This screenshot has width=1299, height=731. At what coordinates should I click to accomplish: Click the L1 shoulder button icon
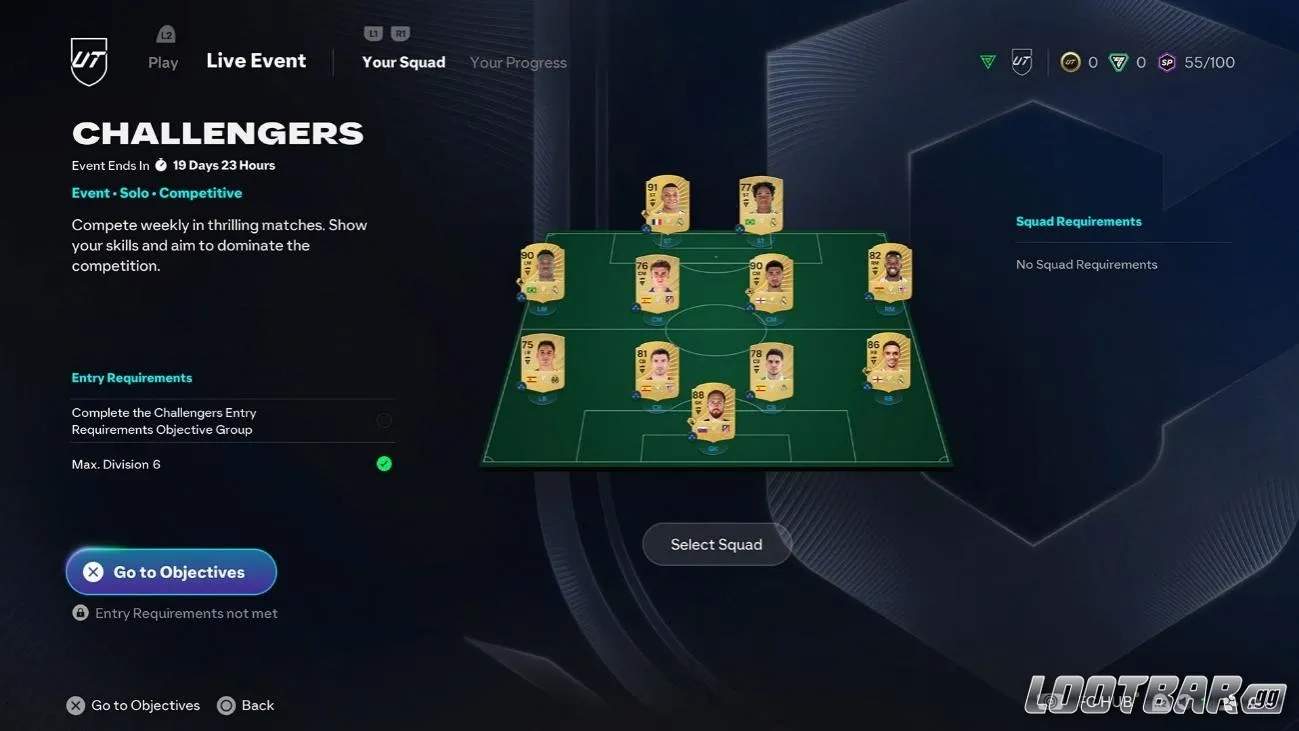371,32
